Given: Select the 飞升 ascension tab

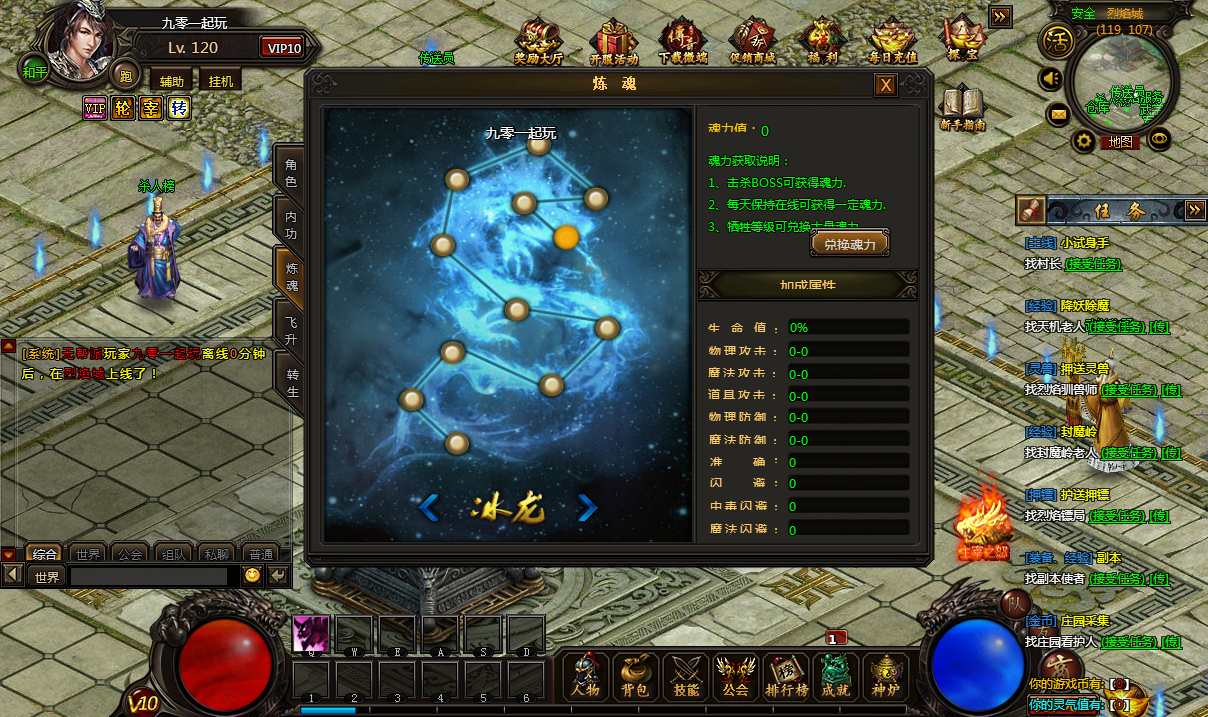Looking at the screenshot, I should (290, 332).
